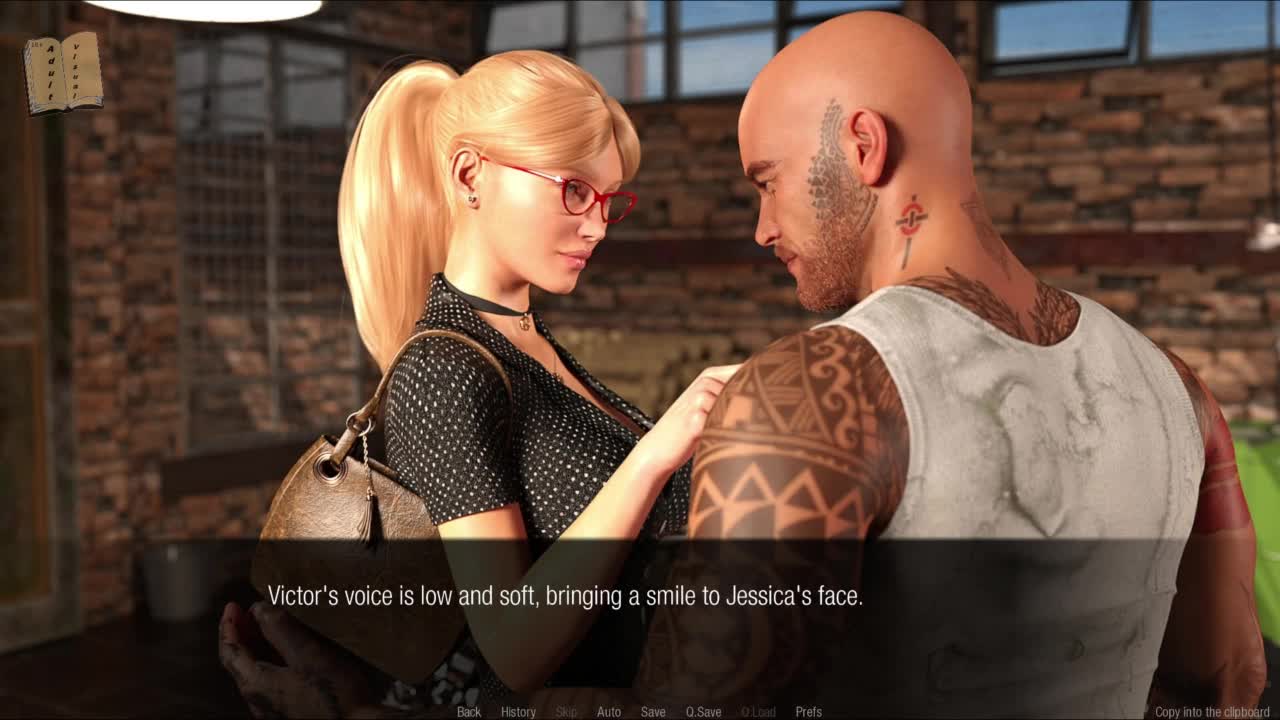Open the book icon menu
1280x720 pixels.
click(63, 72)
